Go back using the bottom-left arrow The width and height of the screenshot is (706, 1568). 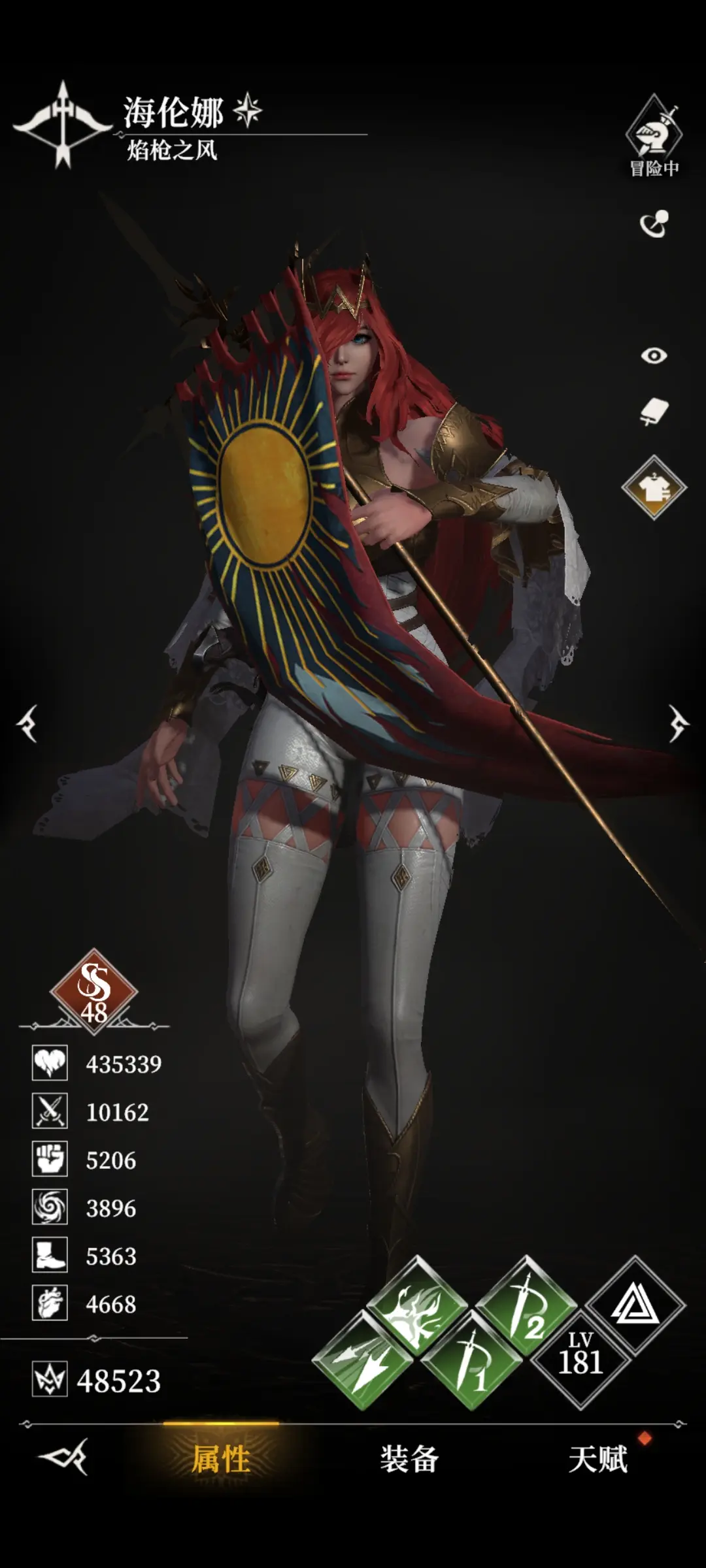(x=63, y=1456)
